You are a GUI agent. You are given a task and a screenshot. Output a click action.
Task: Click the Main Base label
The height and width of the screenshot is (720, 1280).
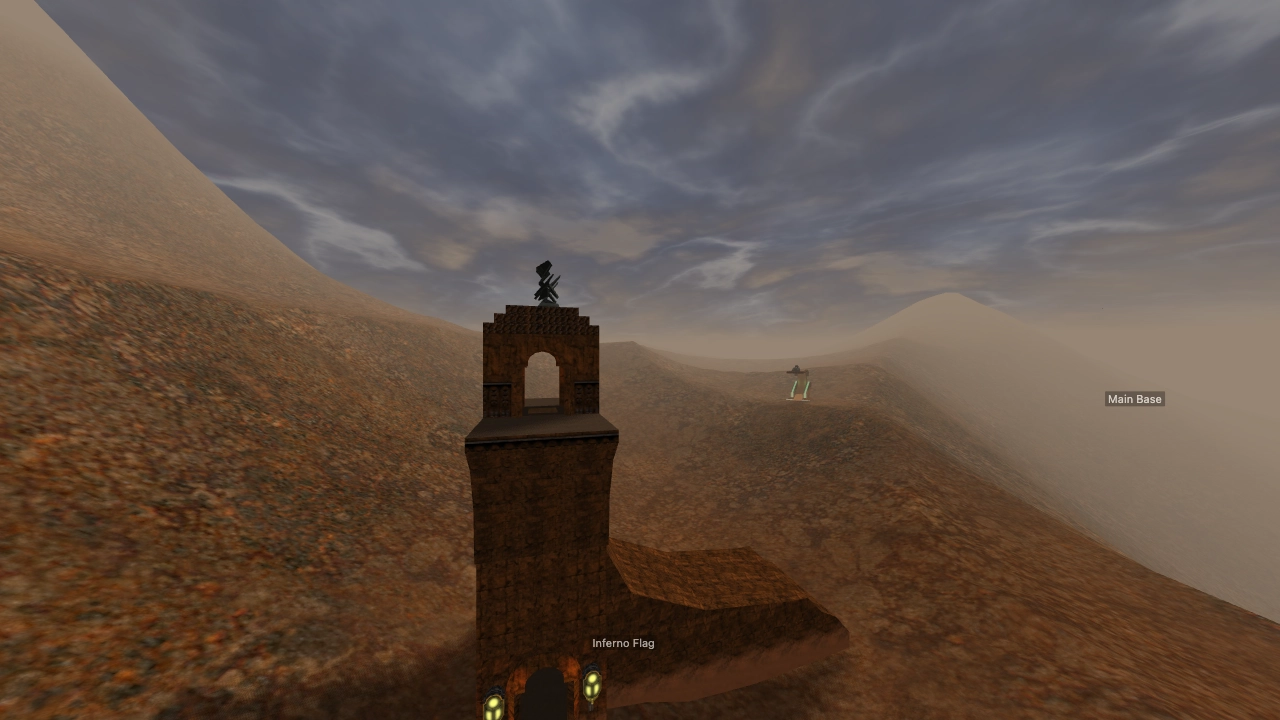[1134, 399]
